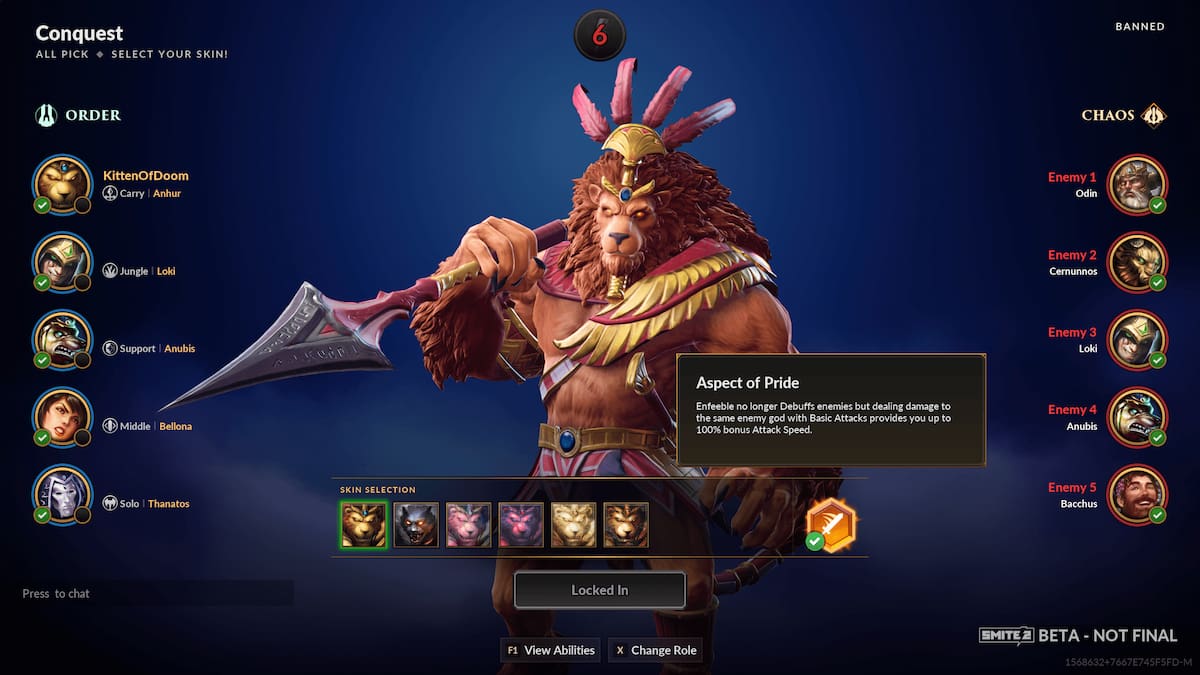This screenshot has height=675, width=1200.
Task: Click Enemy 1 Odin portrait
Action: (x=1137, y=184)
